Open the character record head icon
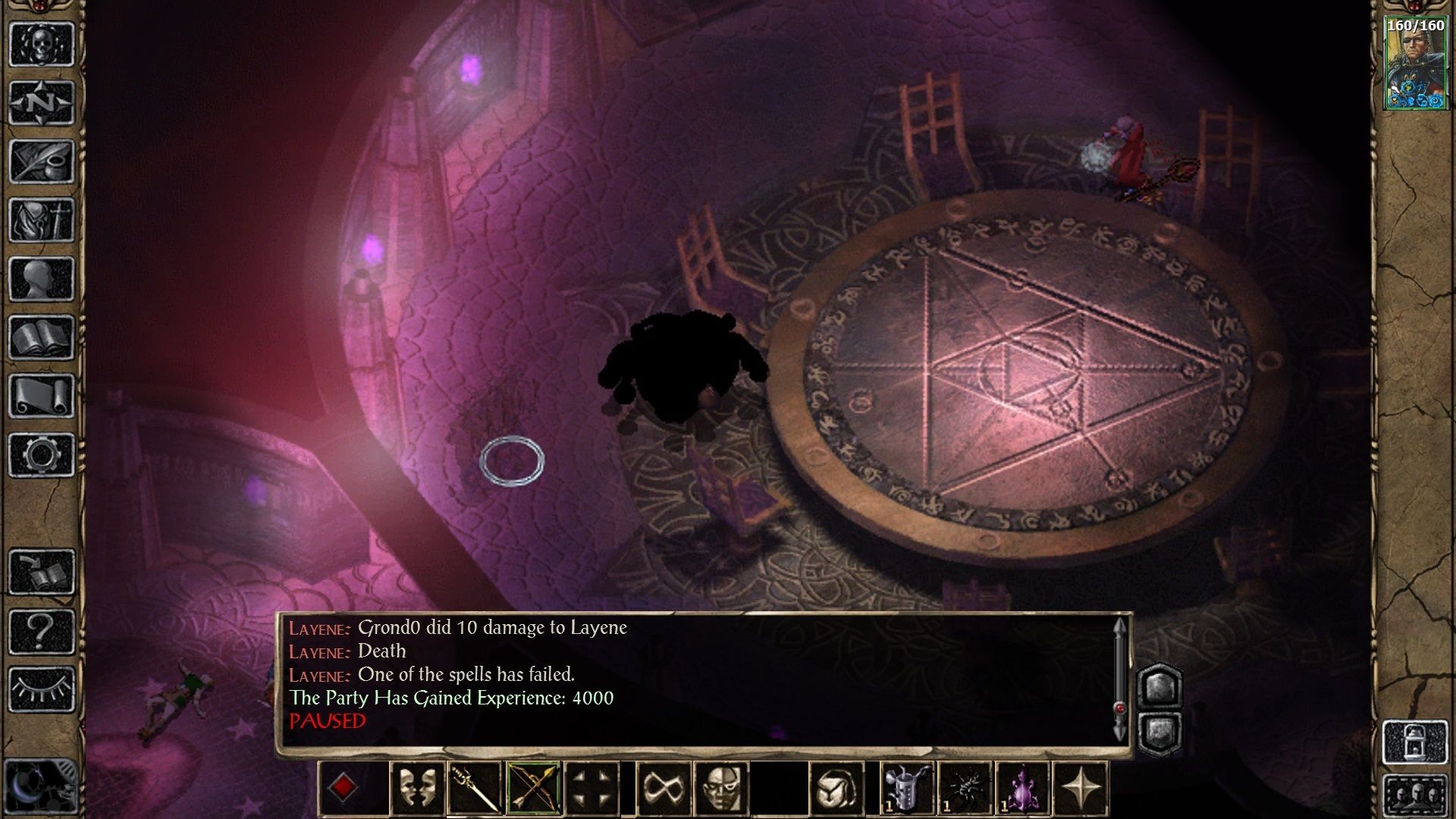Screen dimensions: 1456x819 pyautogui.click(x=42, y=278)
